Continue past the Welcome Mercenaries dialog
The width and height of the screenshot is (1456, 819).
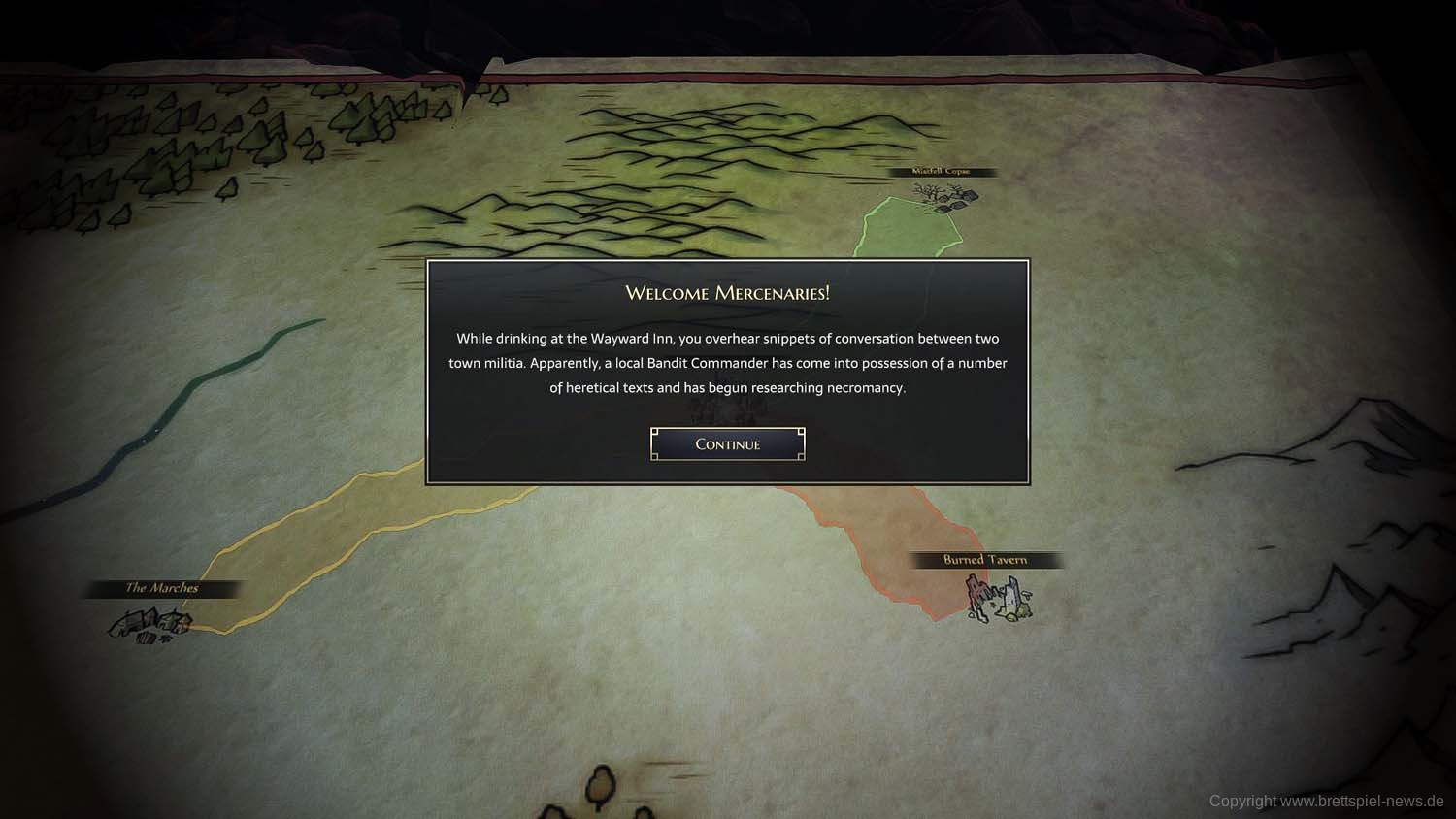pyautogui.click(x=727, y=444)
